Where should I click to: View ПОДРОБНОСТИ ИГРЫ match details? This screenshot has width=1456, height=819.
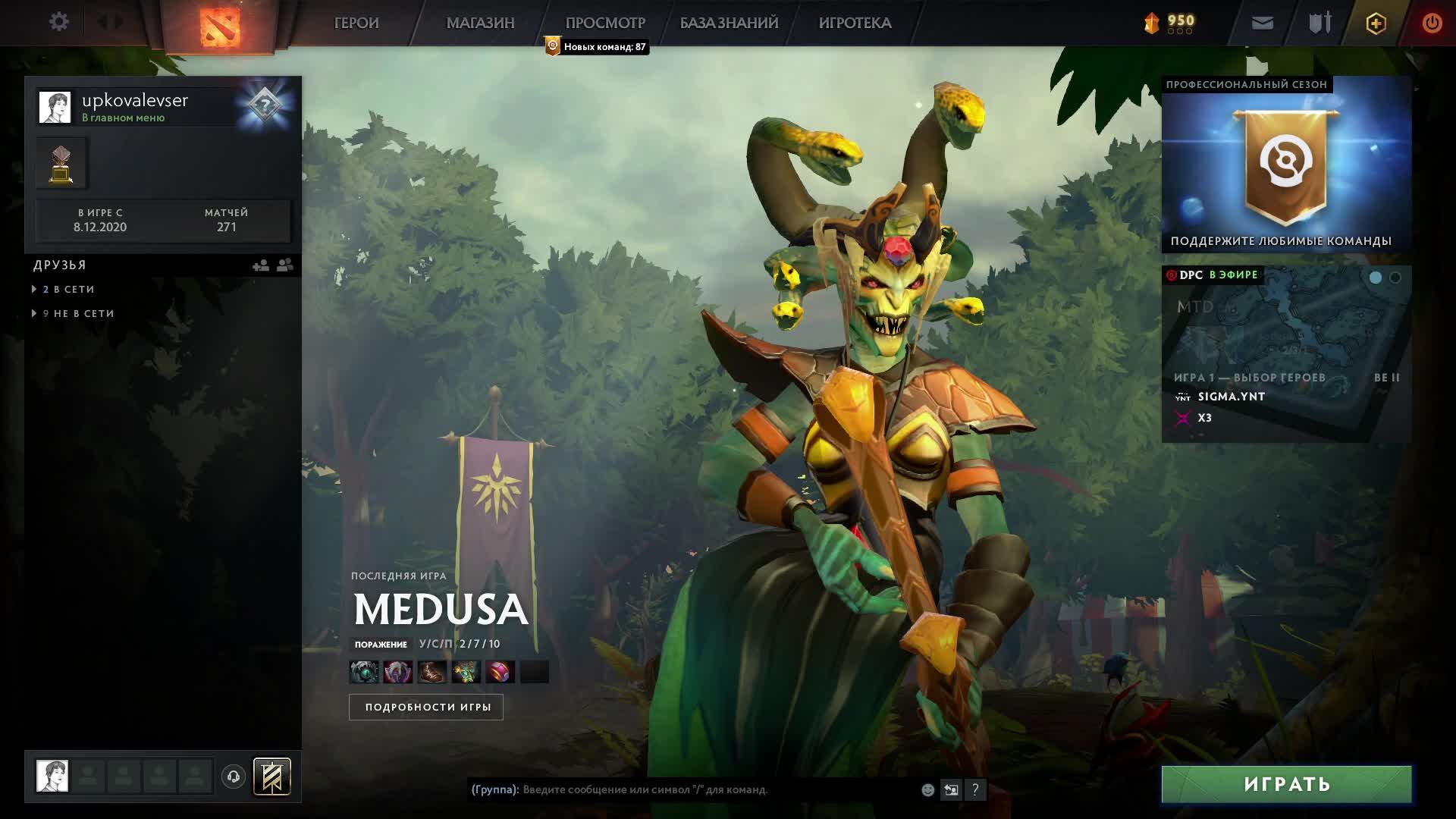click(x=426, y=707)
